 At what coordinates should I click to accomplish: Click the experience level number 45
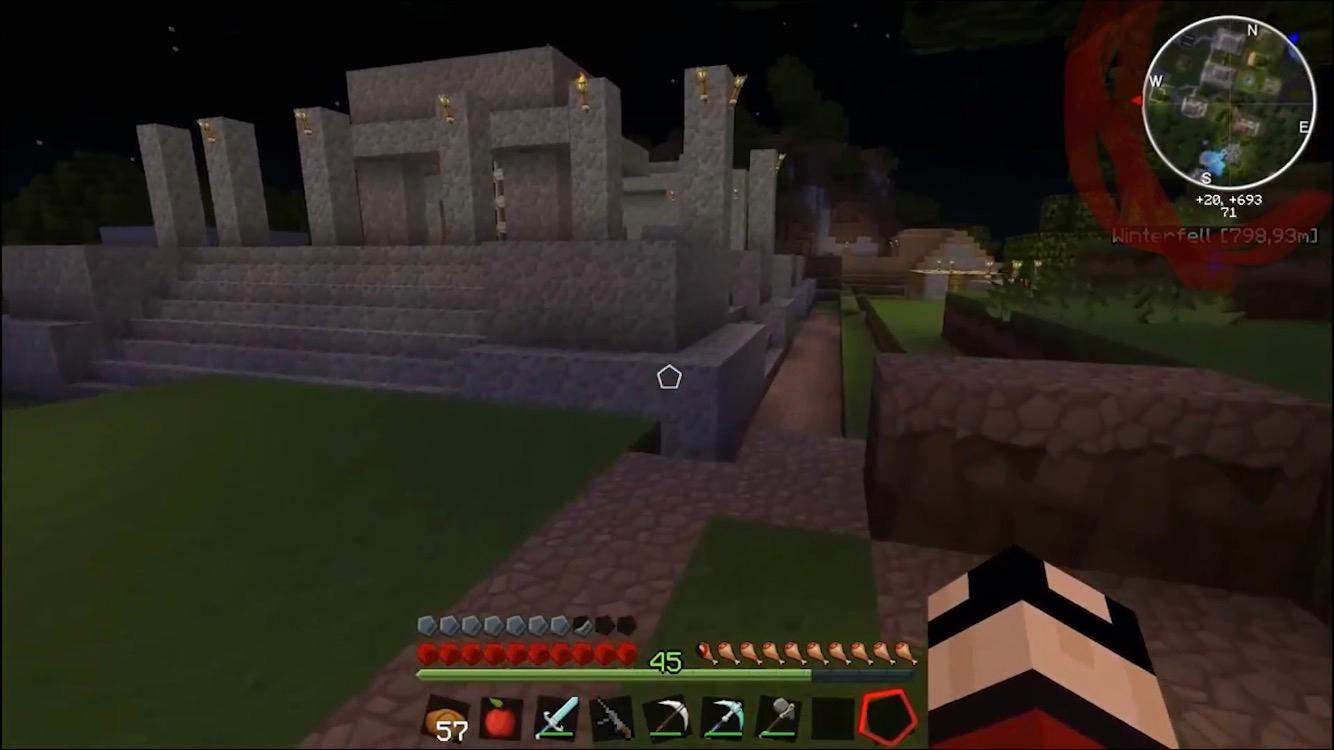(x=667, y=660)
